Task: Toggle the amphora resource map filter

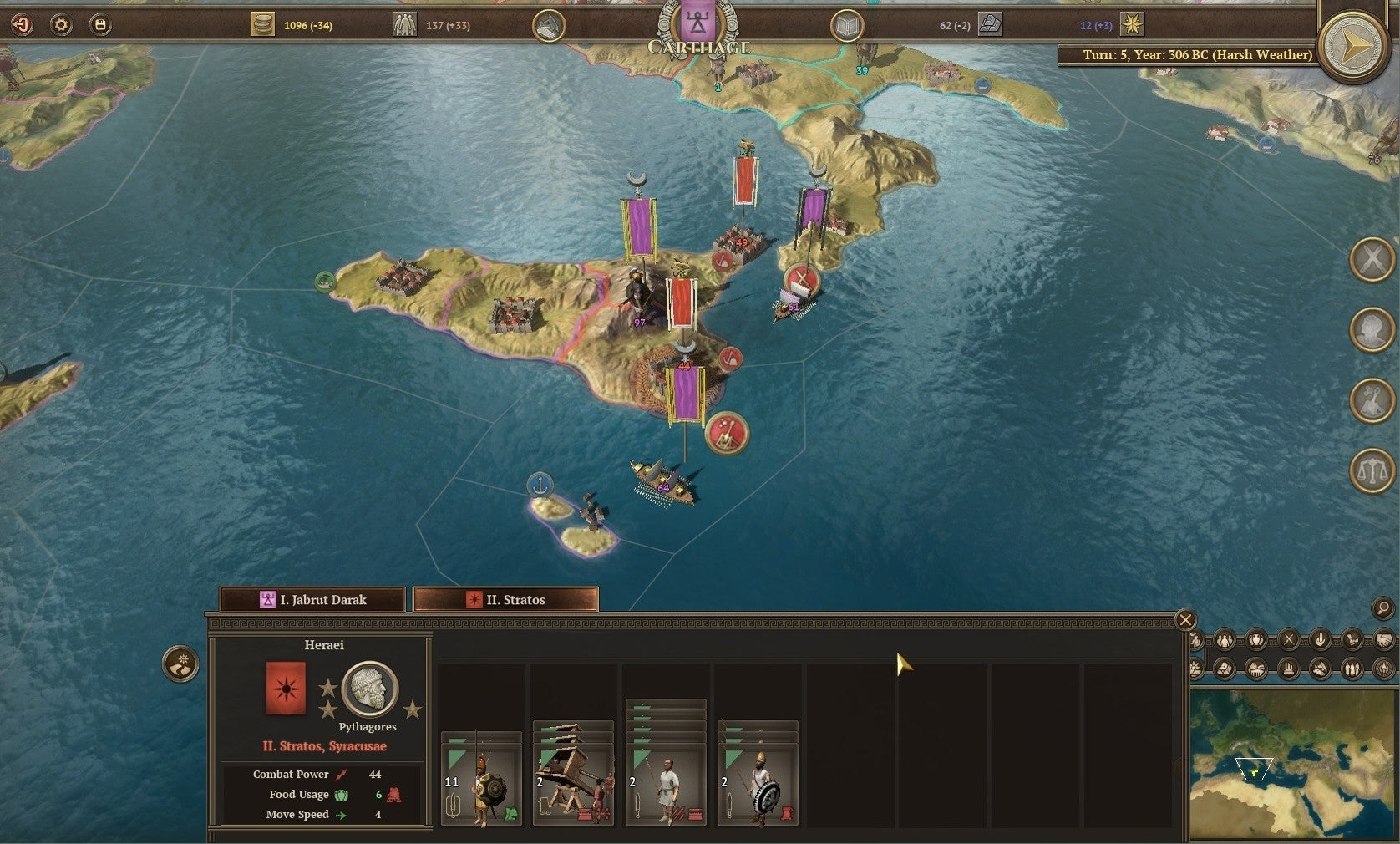Action: click(1256, 639)
